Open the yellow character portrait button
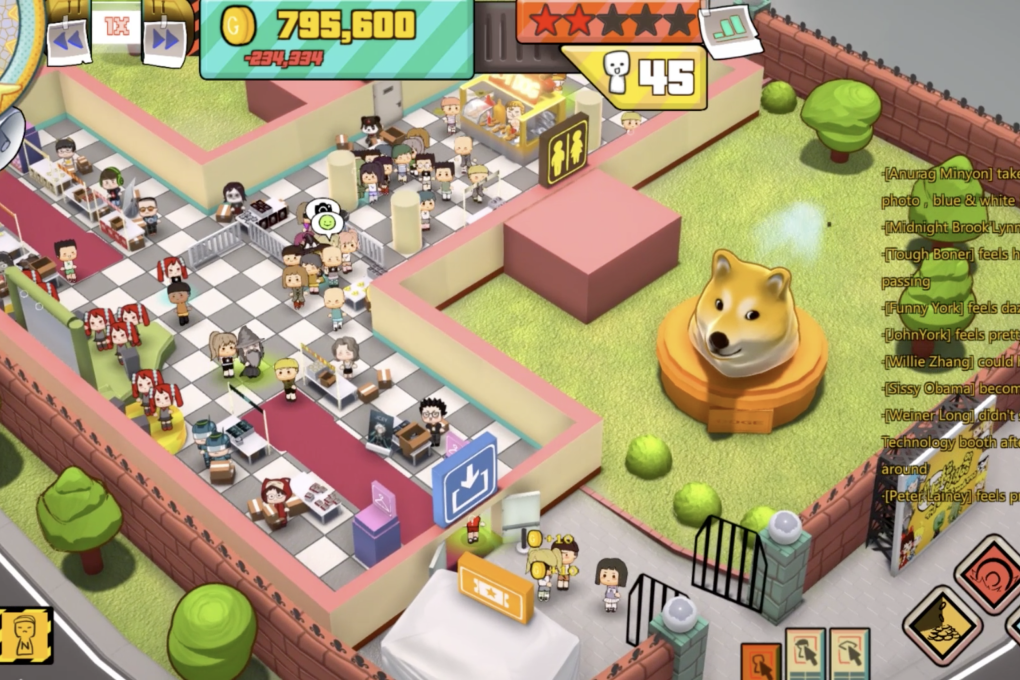This screenshot has width=1020, height=680. click(25, 634)
